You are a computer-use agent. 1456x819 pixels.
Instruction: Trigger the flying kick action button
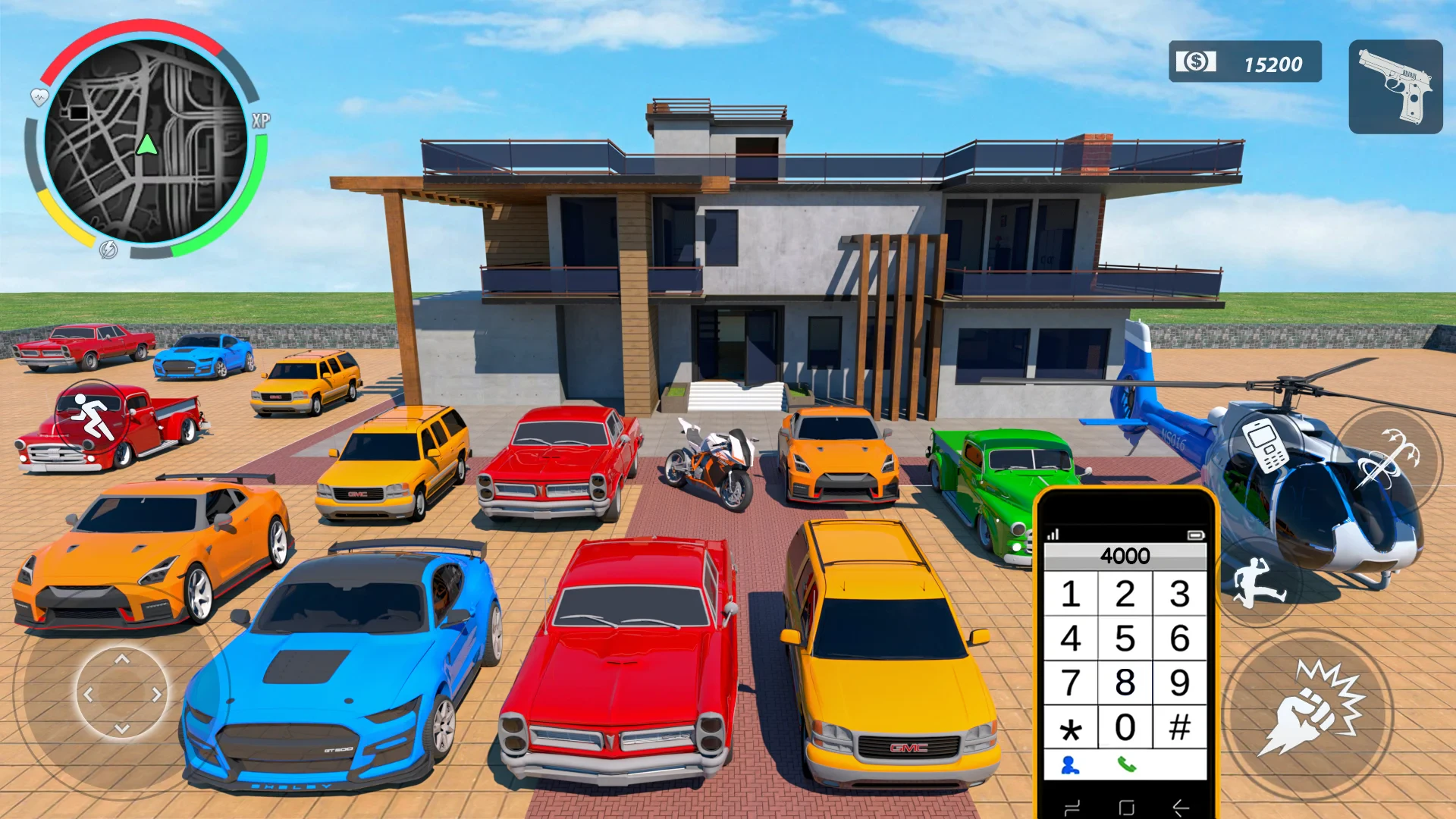pyautogui.click(x=1258, y=582)
